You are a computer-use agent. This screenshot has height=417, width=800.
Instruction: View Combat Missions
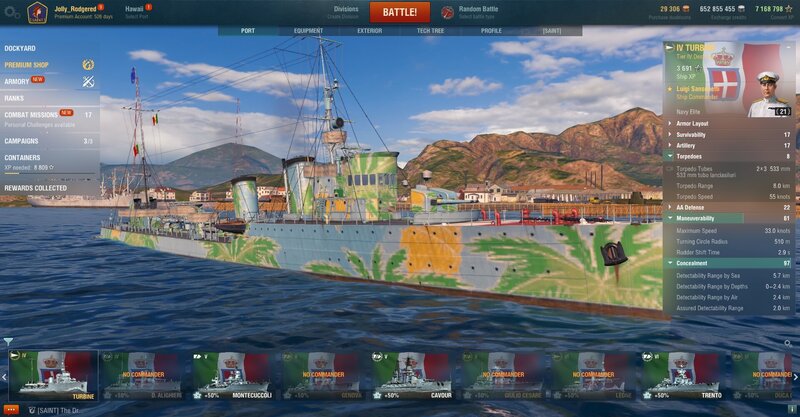point(30,115)
